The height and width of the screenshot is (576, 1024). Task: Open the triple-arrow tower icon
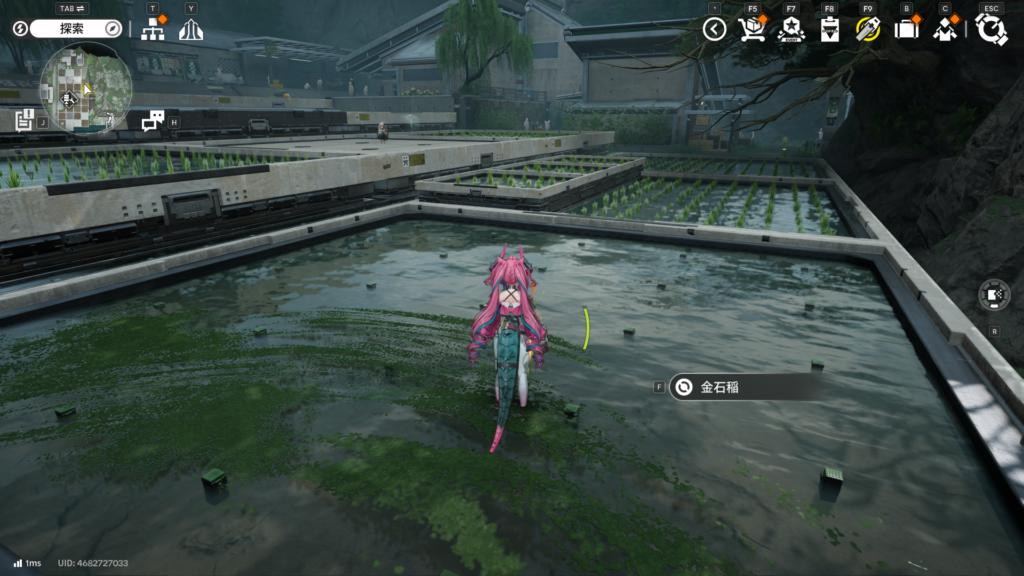pyautogui.click(x=191, y=30)
